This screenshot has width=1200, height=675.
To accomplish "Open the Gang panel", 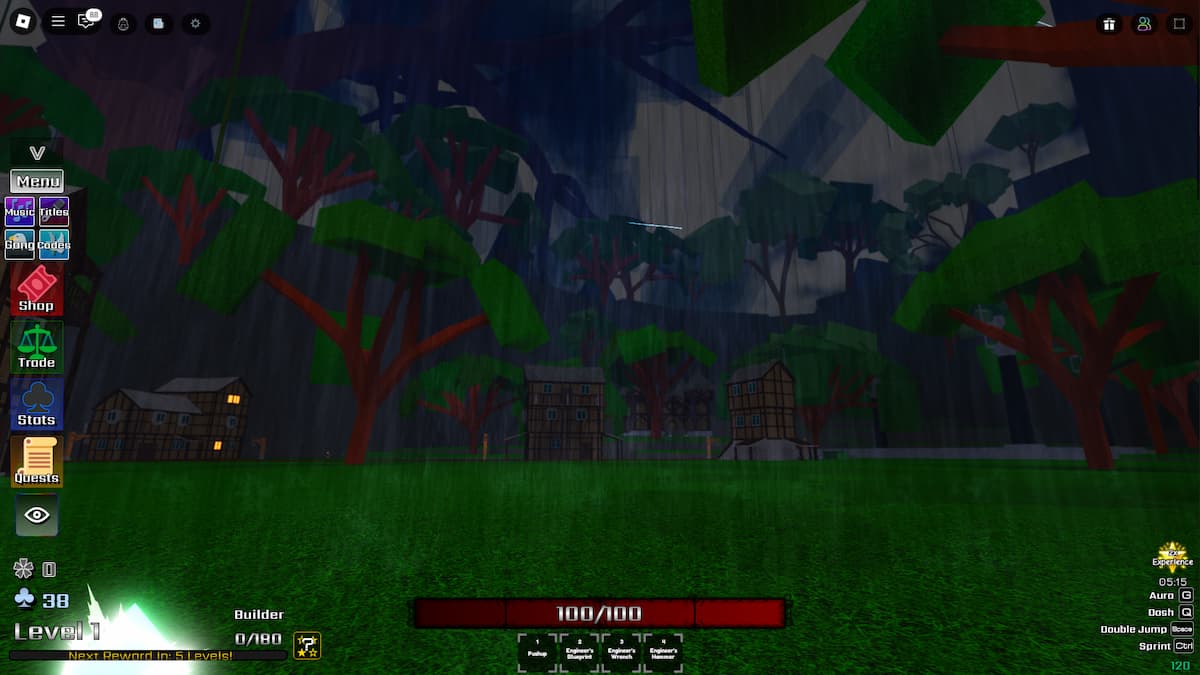I will click(x=20, y=244).
